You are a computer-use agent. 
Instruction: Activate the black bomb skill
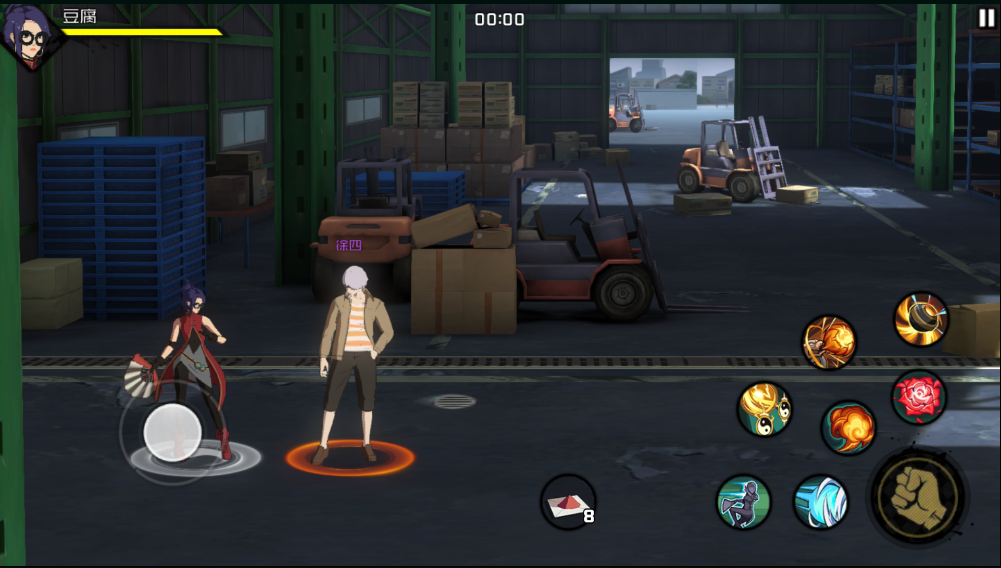coord(920,319)
